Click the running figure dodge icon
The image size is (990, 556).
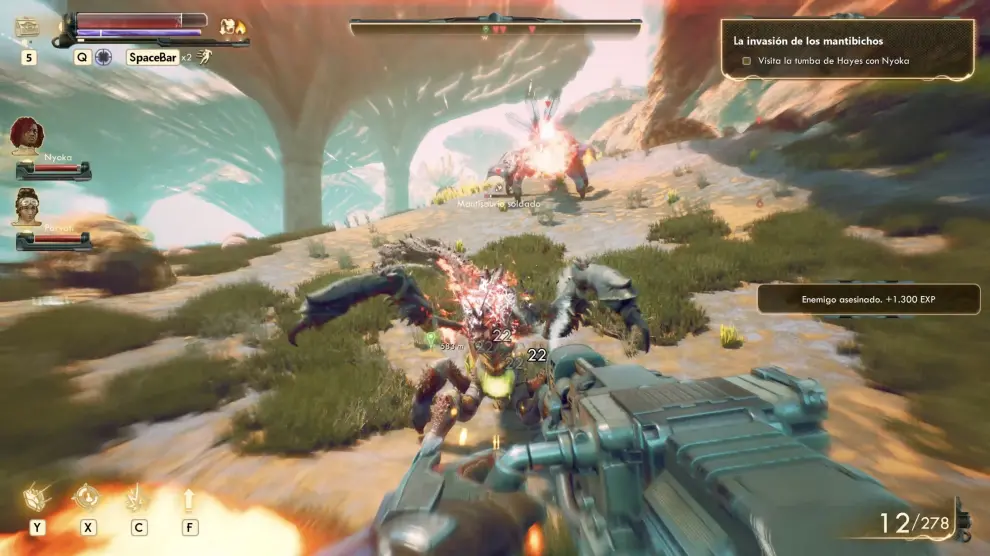point(205,56)
